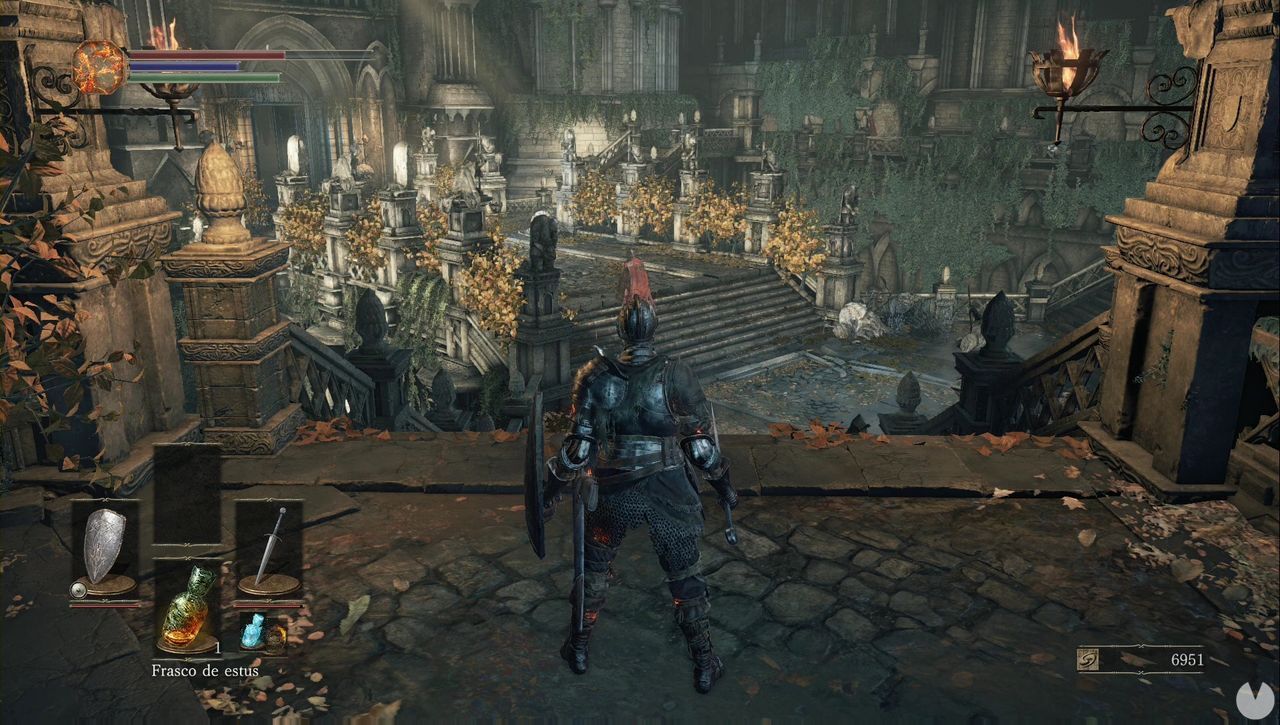Click the souls total reading 6951
This screenshot has width=1280, height=725.
point(1188,660)
